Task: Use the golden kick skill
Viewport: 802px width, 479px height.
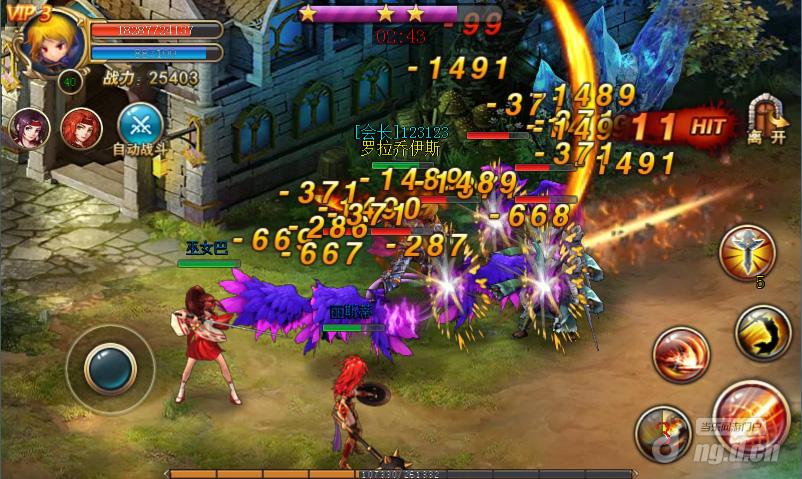Action: point(762,332)
